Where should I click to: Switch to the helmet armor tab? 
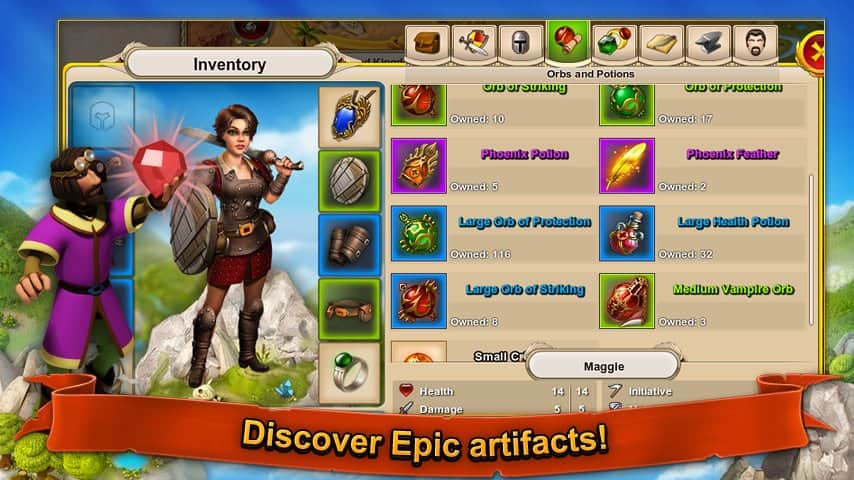pyautogui.click(x=521, y=46)
